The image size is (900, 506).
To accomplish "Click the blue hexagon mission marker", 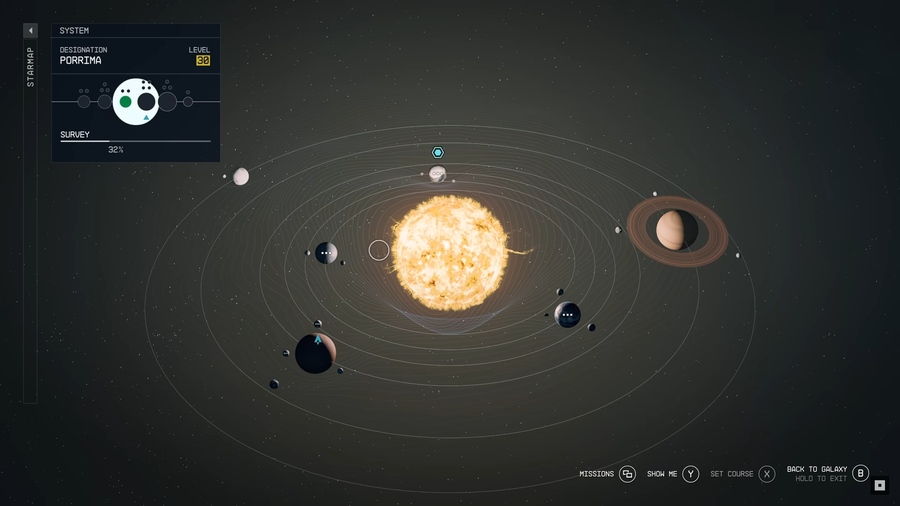I will point(437,152).
